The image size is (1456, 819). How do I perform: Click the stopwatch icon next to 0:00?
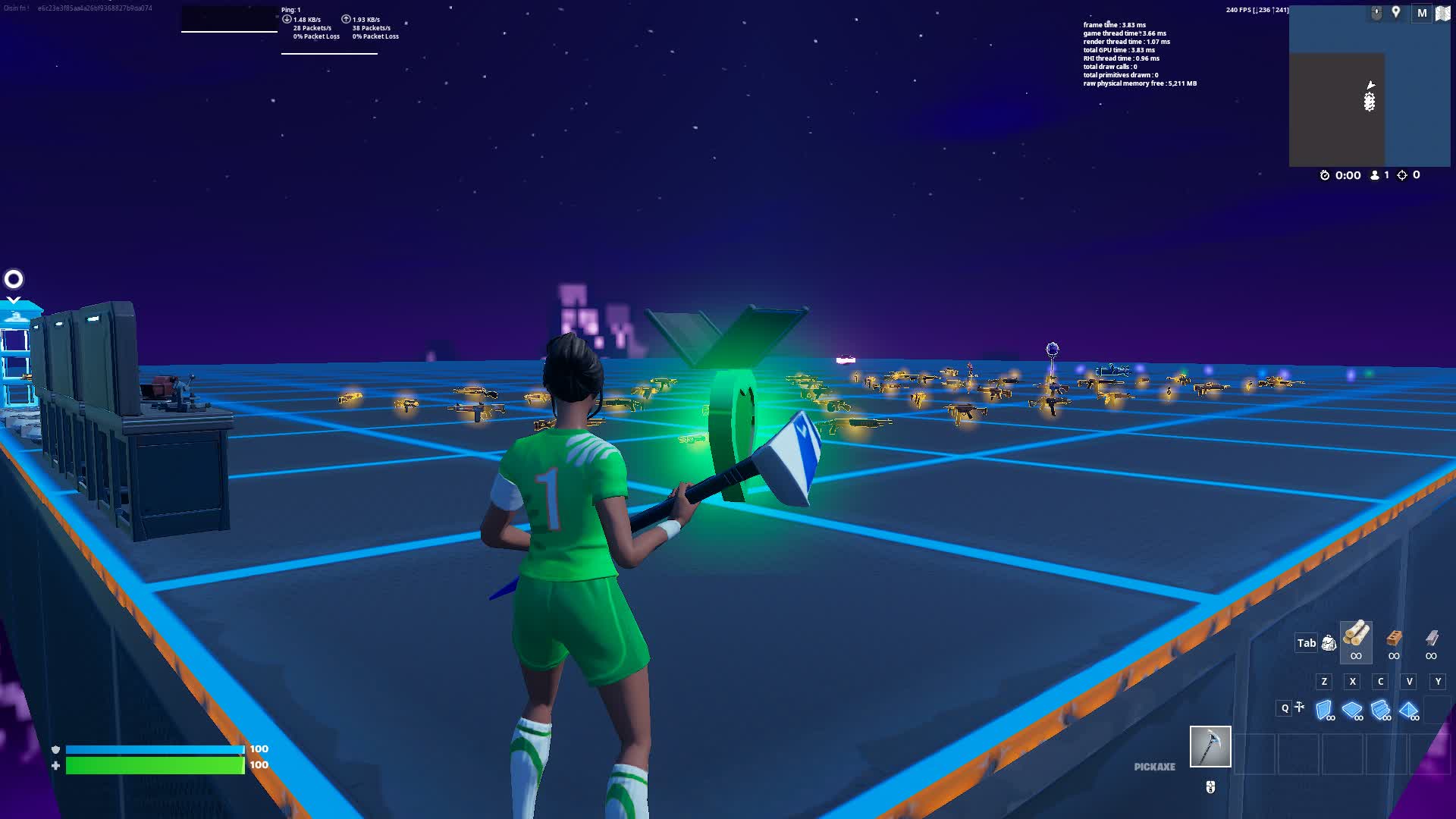1325,174
